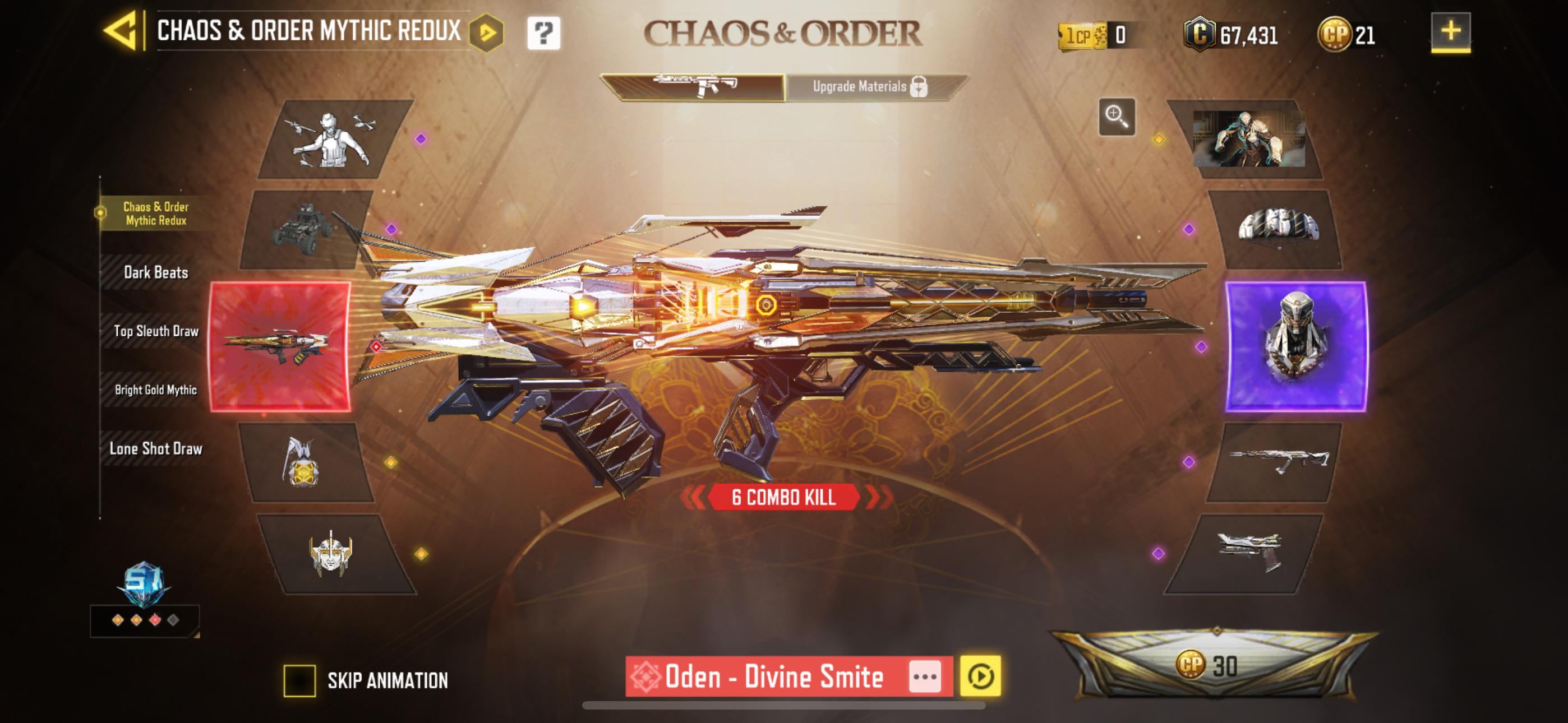Select the red Oden Divine Smite reward tile
1568x723 pixels.
pyautogui.click(x=280, y=347)
